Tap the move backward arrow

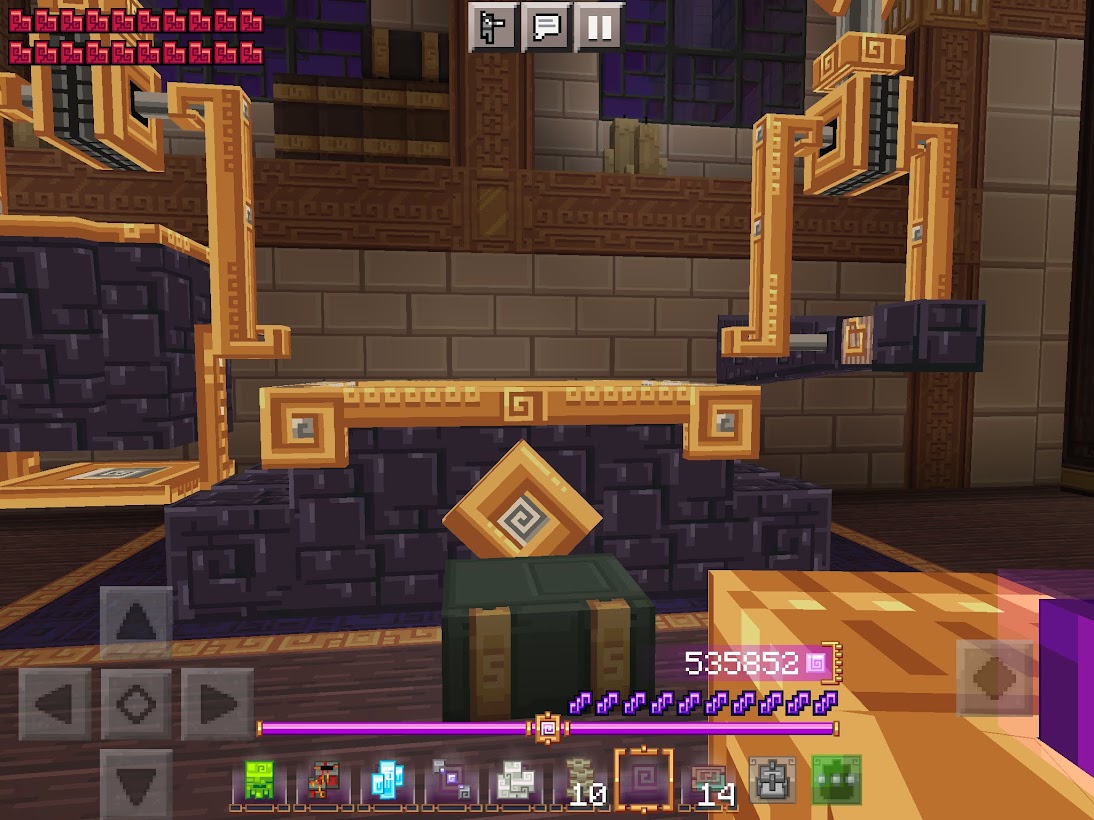(136, 783)
